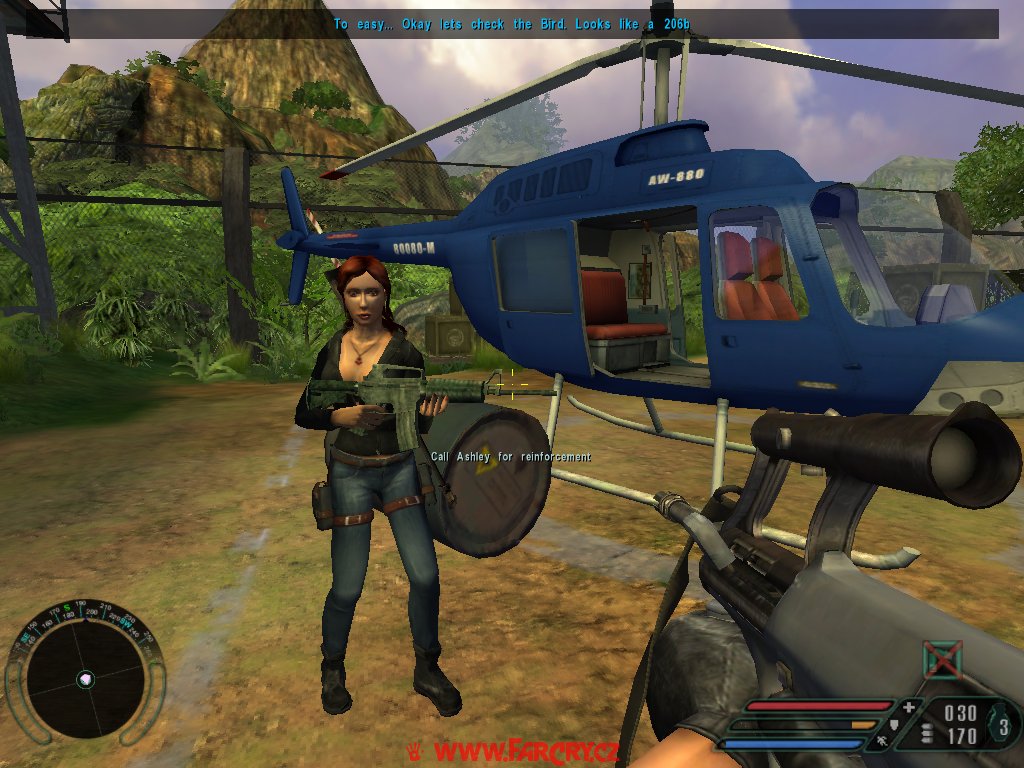The width and height of the screenshot is (1024, 768).
Task: Click the circular radar in the corner
Action: 85,679
